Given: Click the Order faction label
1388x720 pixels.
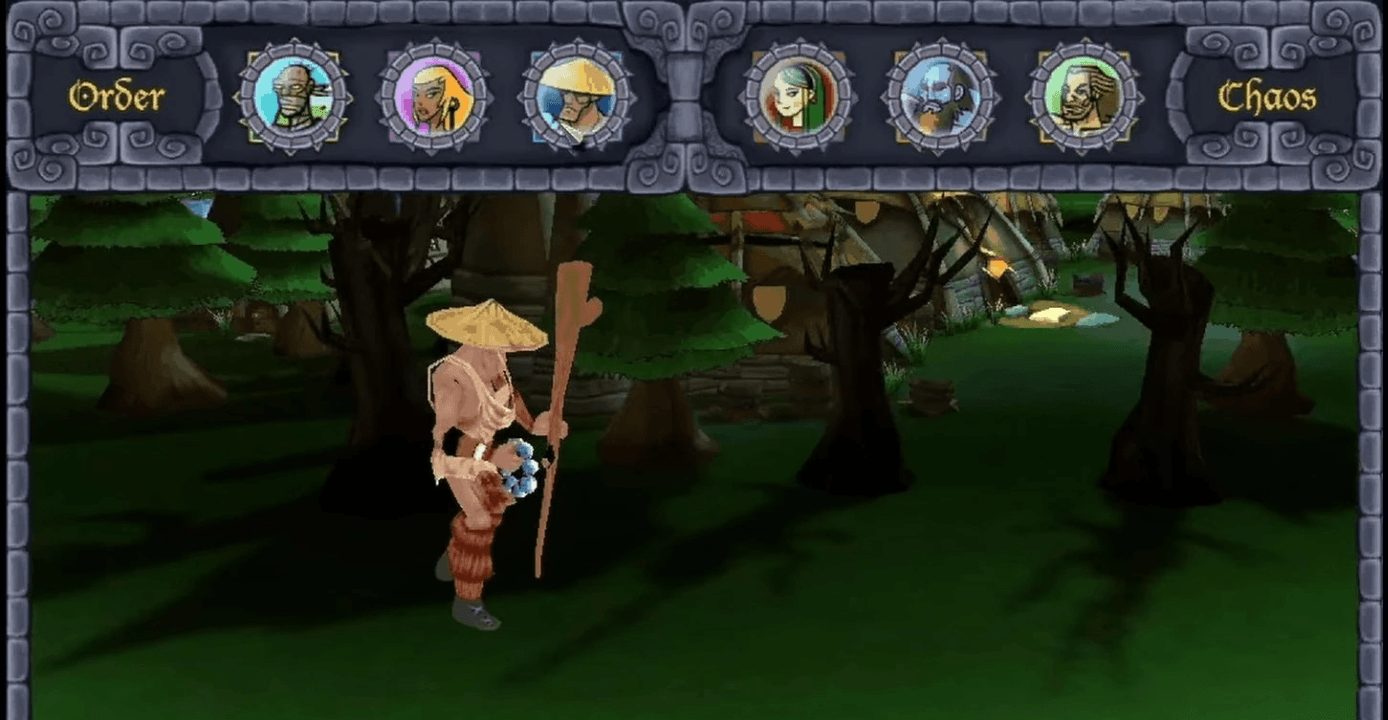Looking at the screenshot, I should click(116, 97).
